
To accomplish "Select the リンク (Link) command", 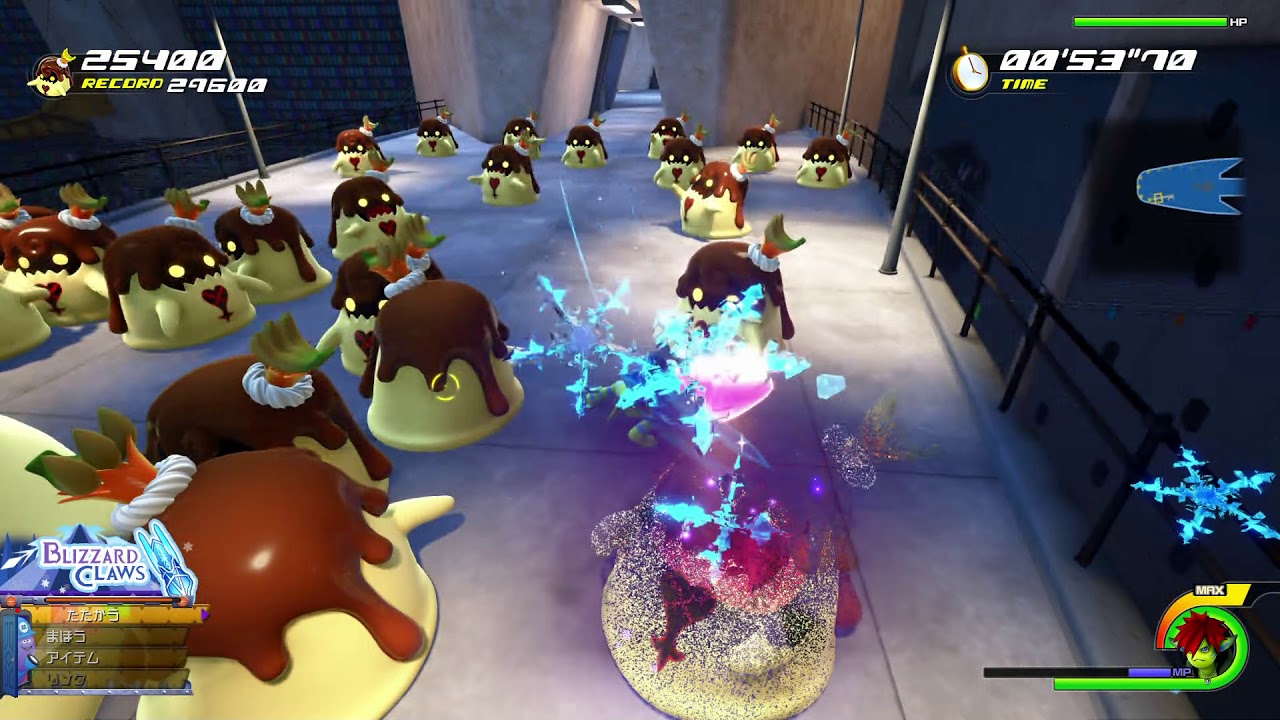I will tap(66, 678).
